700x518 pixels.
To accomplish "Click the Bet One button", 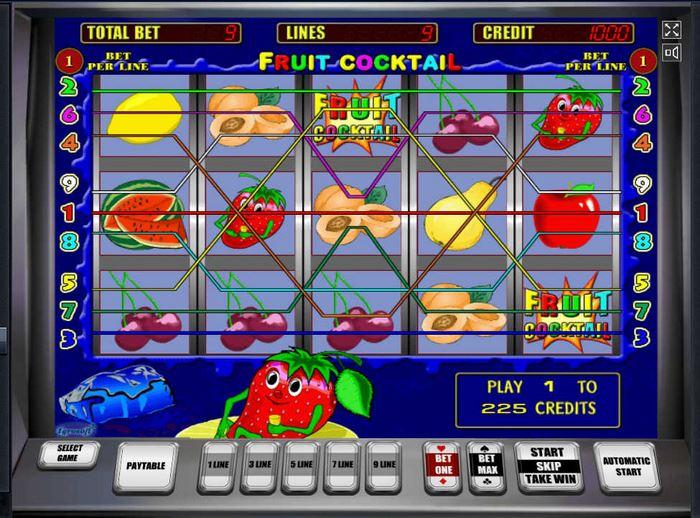I will pyautogui.click(x=443, y=464).
